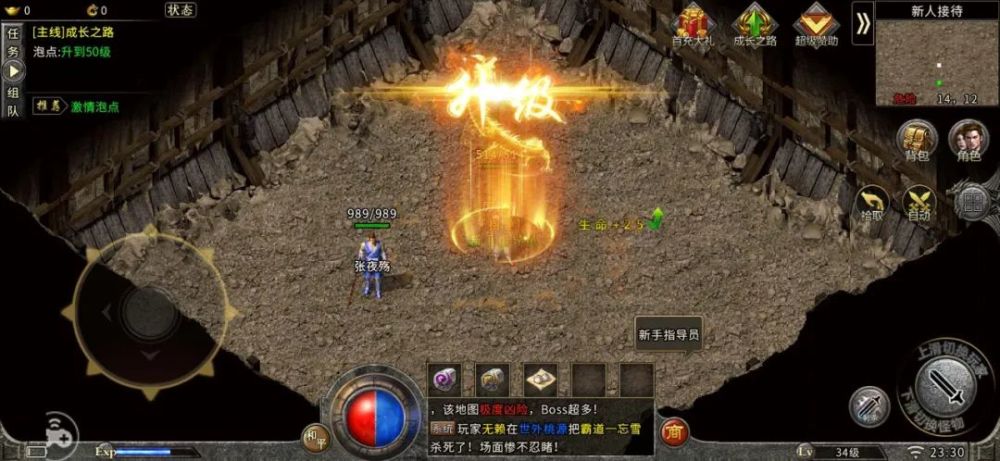Switch to the 组队 team tab
The image size is (1000, 461).
tap(13, 103)
